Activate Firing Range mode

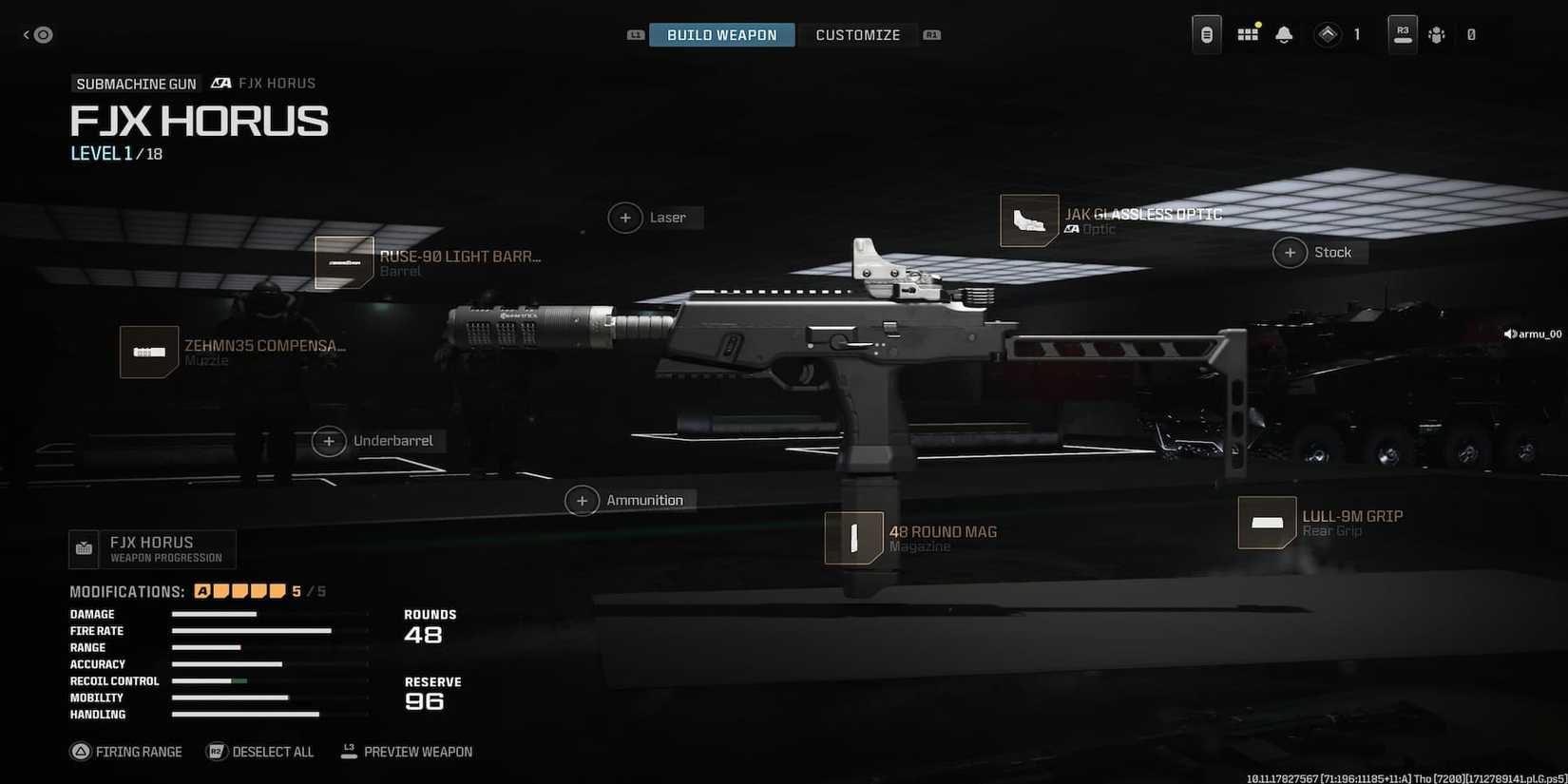[x=126, y=751]
